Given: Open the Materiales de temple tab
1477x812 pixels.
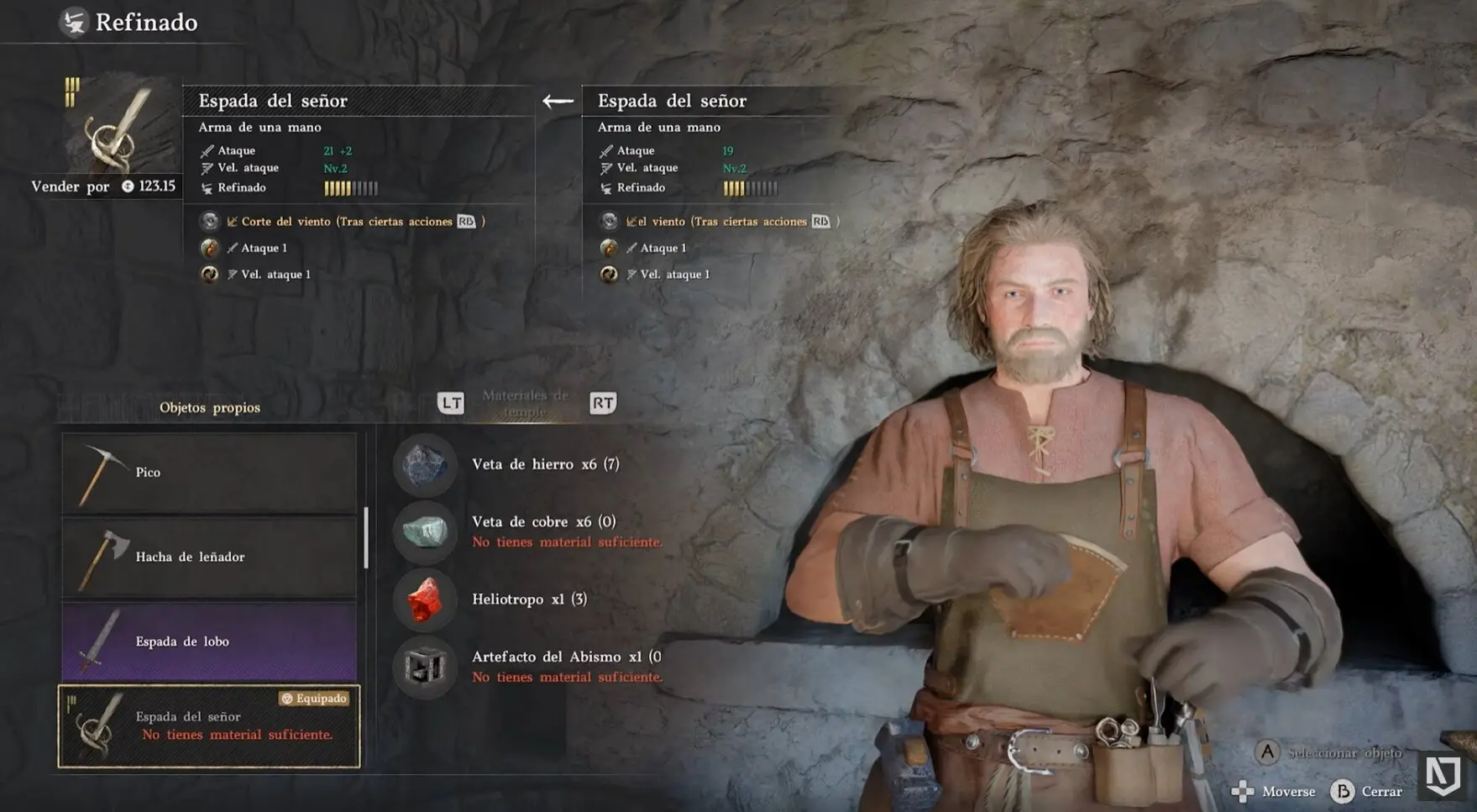Looking at the screenshot, I should click(x=526, y=404).
